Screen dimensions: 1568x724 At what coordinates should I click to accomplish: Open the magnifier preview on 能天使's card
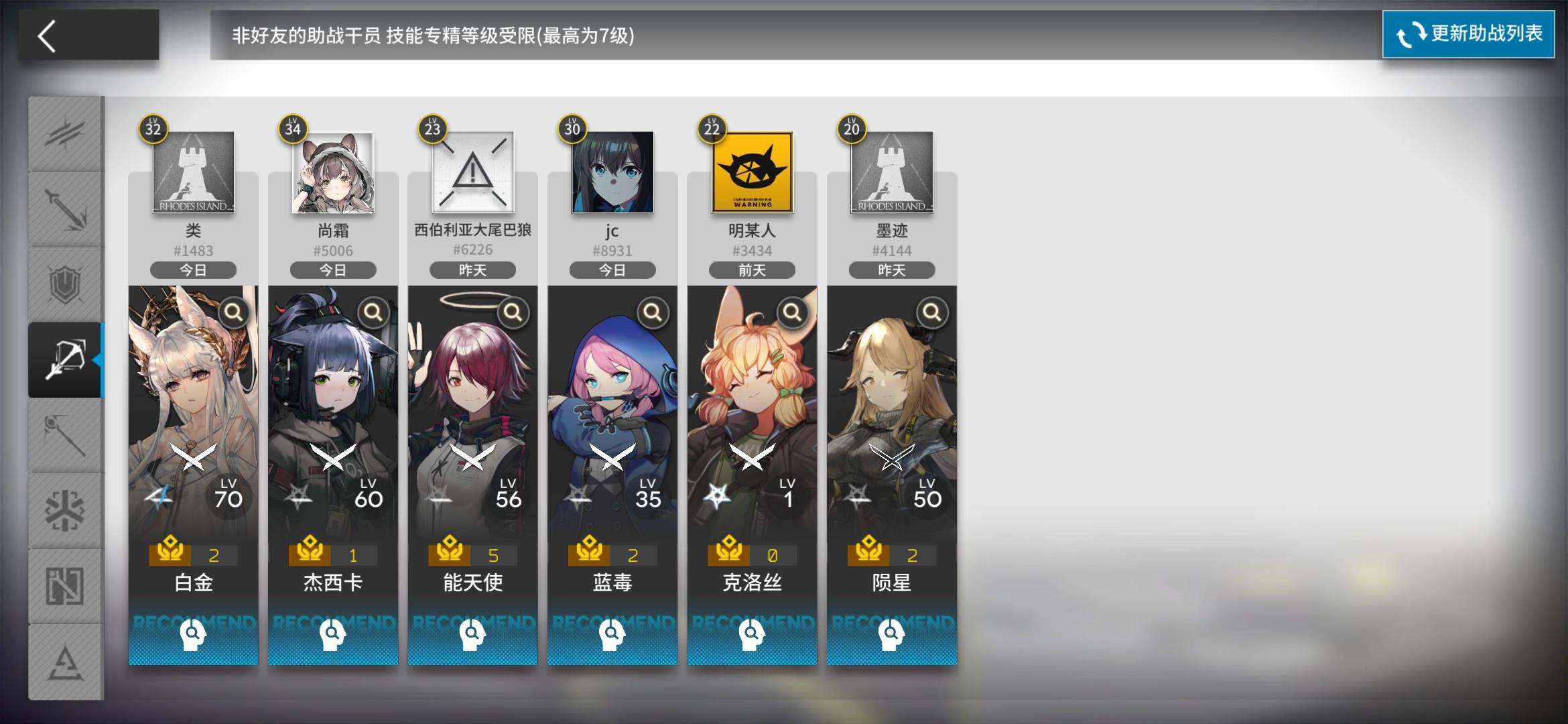point(513,313)
